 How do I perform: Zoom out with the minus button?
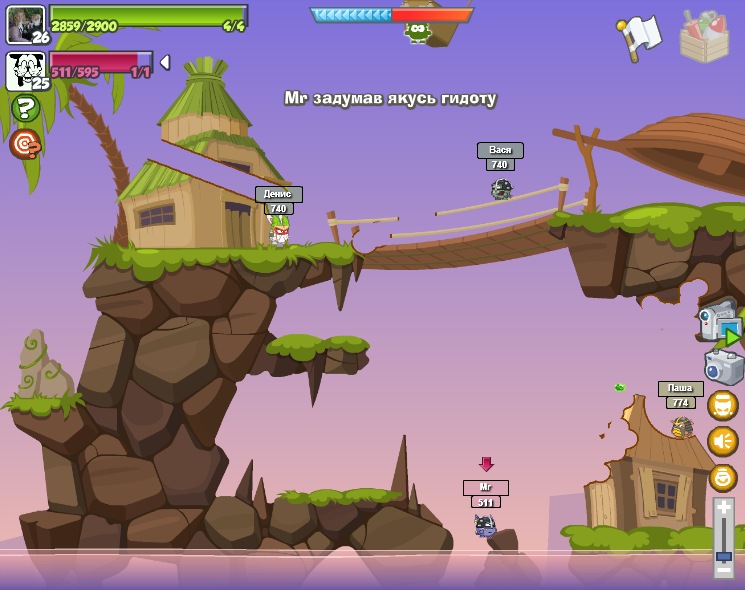[723, 569]
